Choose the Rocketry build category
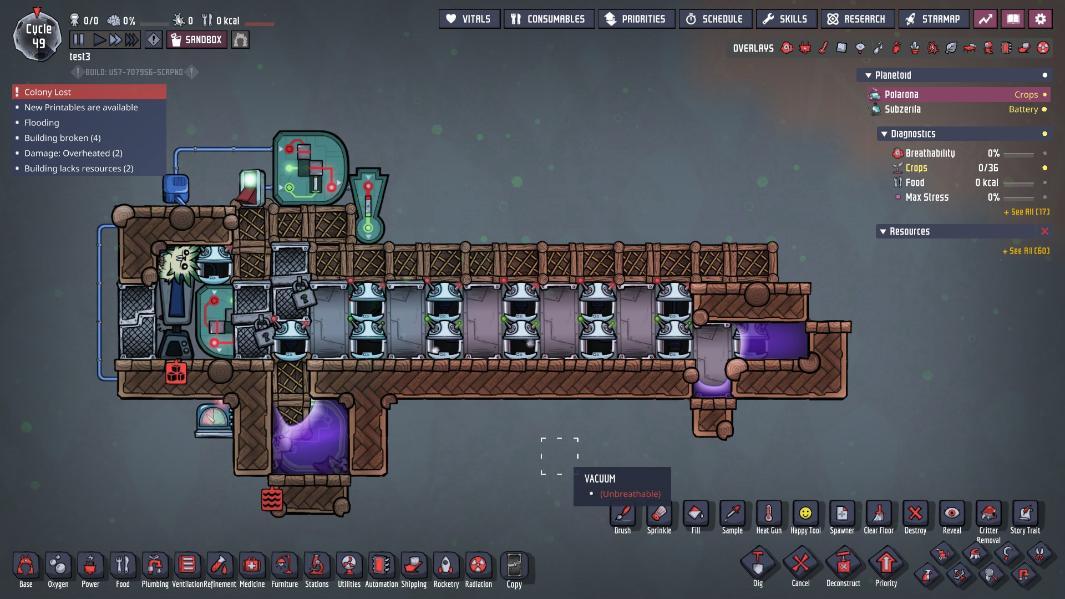The width and height of the screenshot is (1065, 599). 446,567
